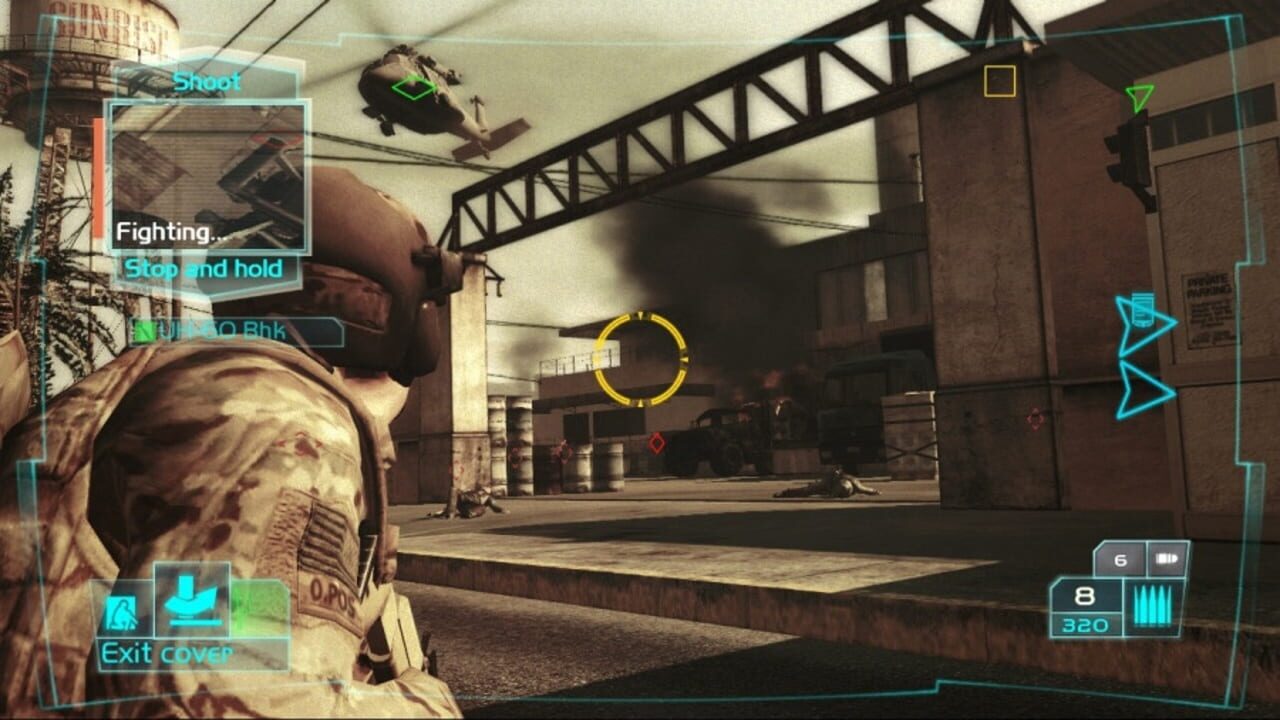Screen dimensions: 1280x720
Task: Click the ammo magazine bullets display
Action: [1153, 605]
